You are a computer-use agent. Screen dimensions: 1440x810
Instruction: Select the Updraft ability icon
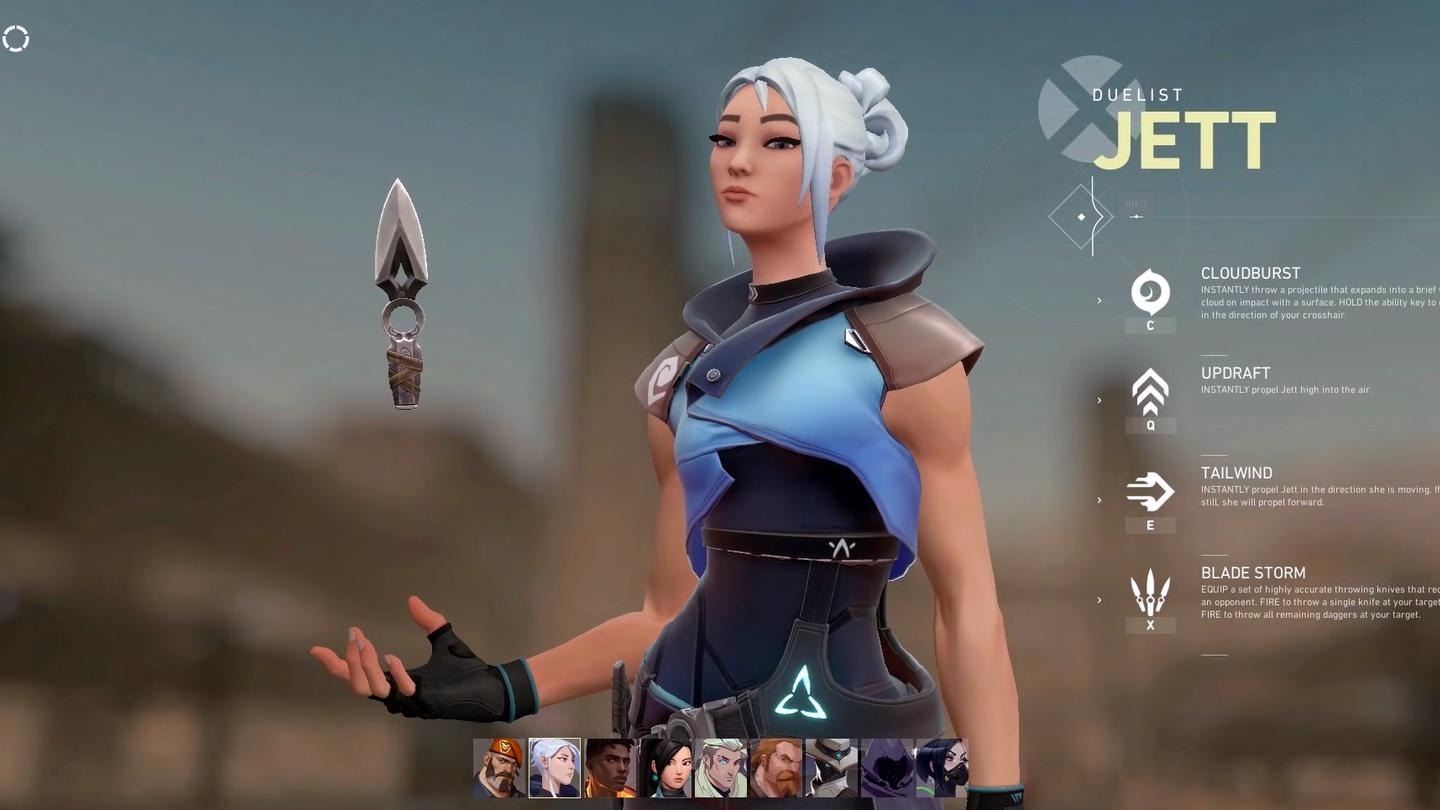1150,392
